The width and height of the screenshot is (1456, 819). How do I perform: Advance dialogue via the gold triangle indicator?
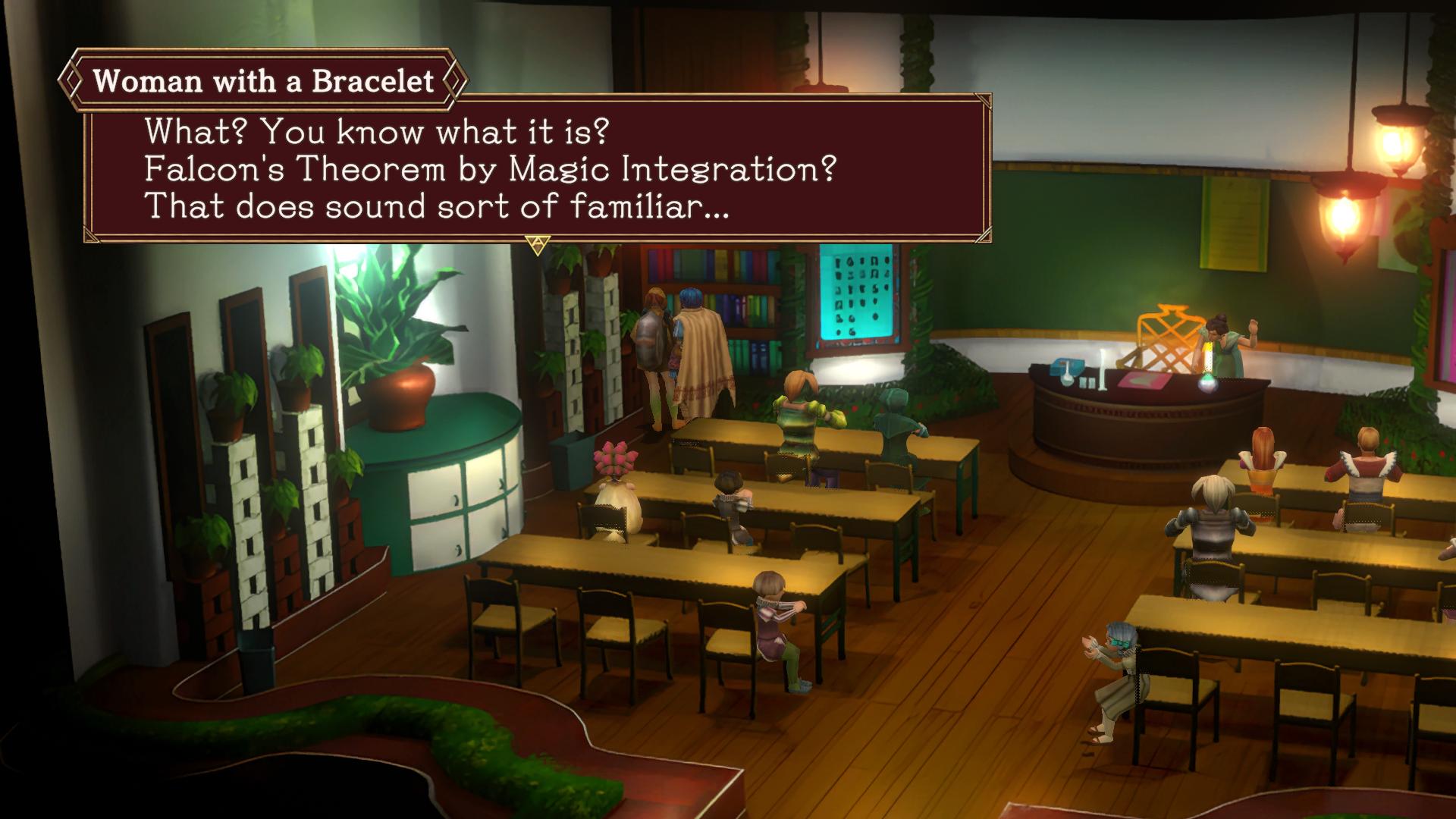coord(537,244)
